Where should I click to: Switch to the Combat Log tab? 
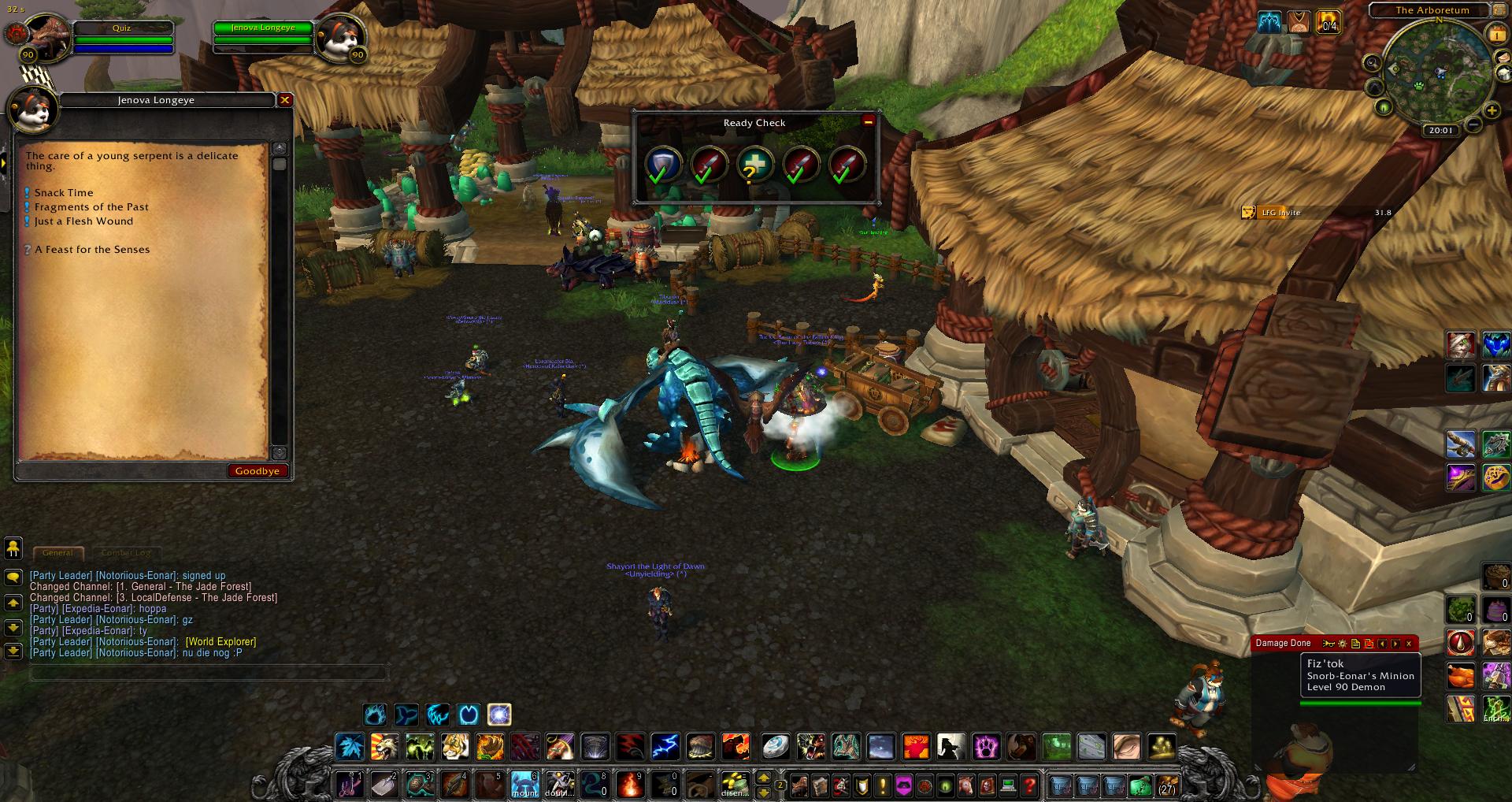tap(125, 552)
